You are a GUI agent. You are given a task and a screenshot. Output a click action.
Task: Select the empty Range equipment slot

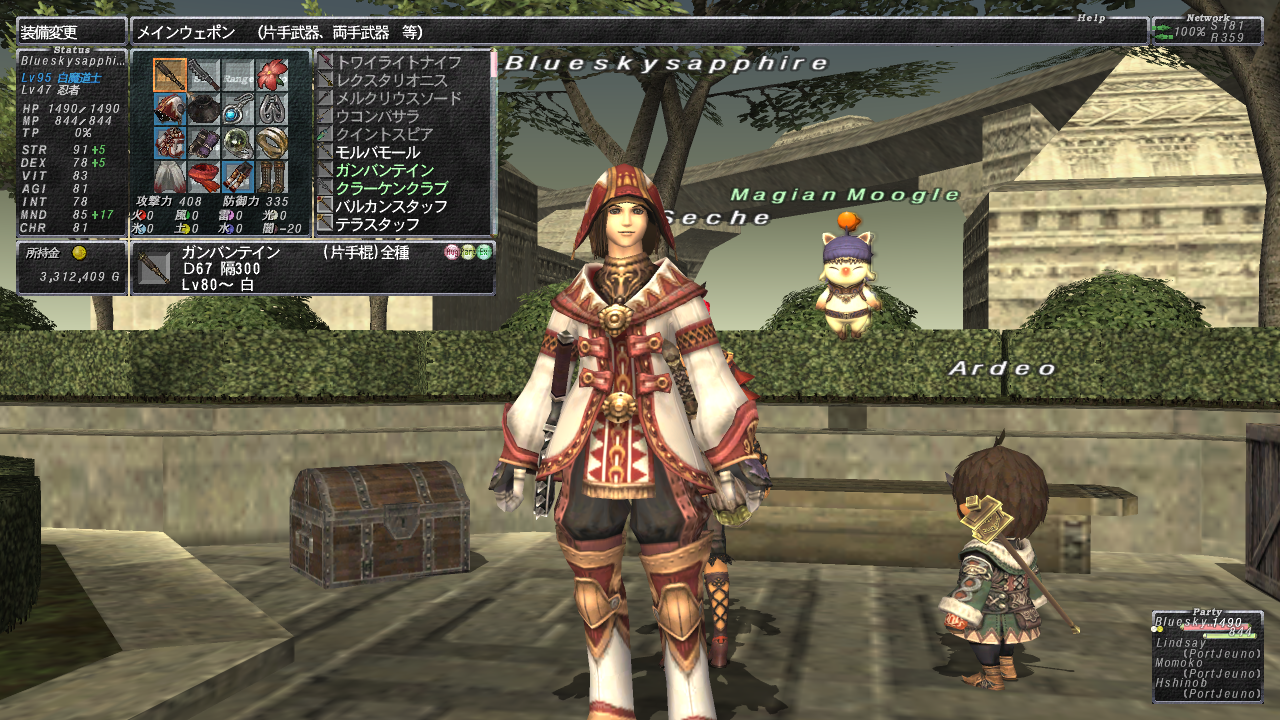238,75
